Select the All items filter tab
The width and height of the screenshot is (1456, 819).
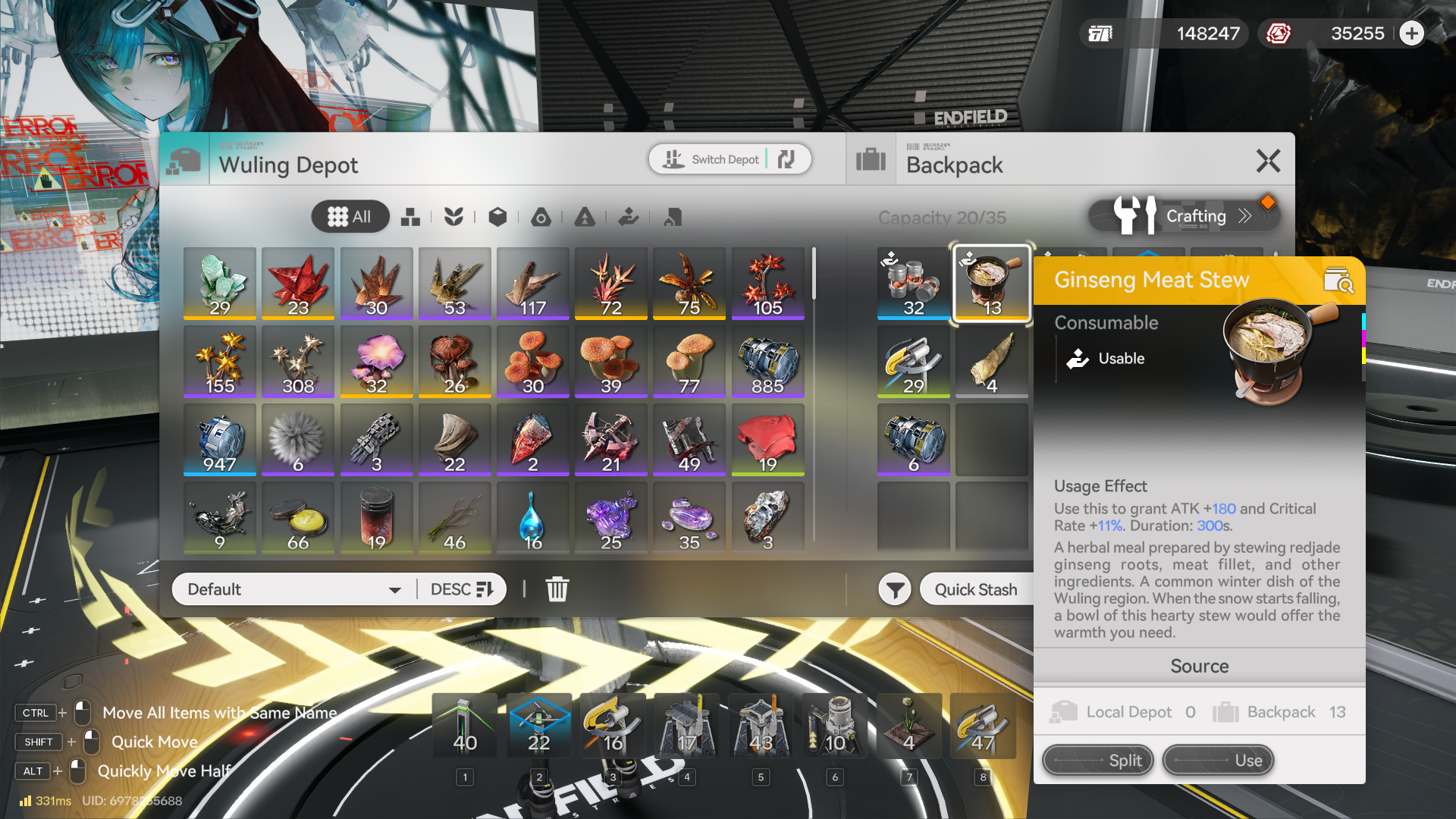point(350,217)
